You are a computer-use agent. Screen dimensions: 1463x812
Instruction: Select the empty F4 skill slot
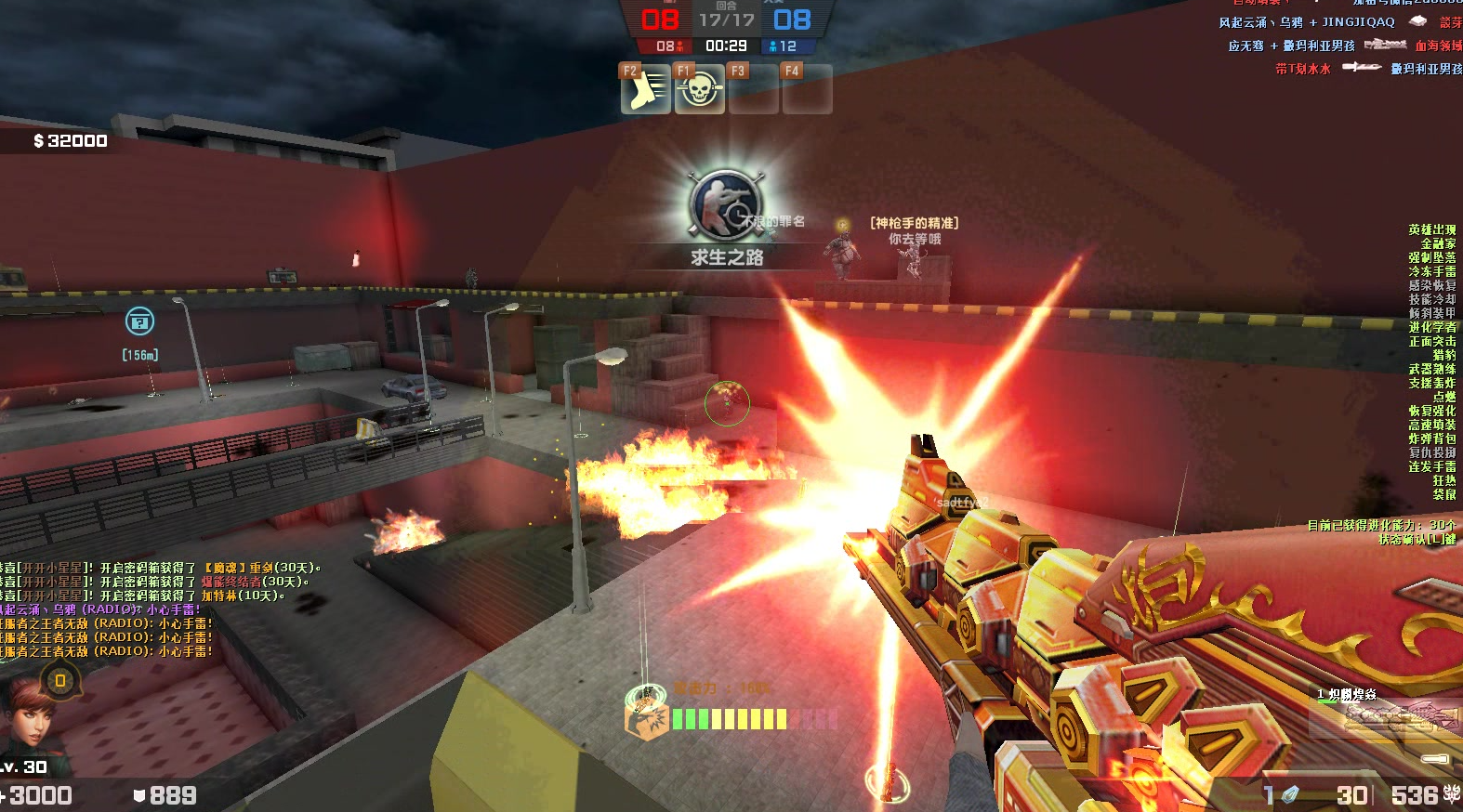[x=807, y=89]
